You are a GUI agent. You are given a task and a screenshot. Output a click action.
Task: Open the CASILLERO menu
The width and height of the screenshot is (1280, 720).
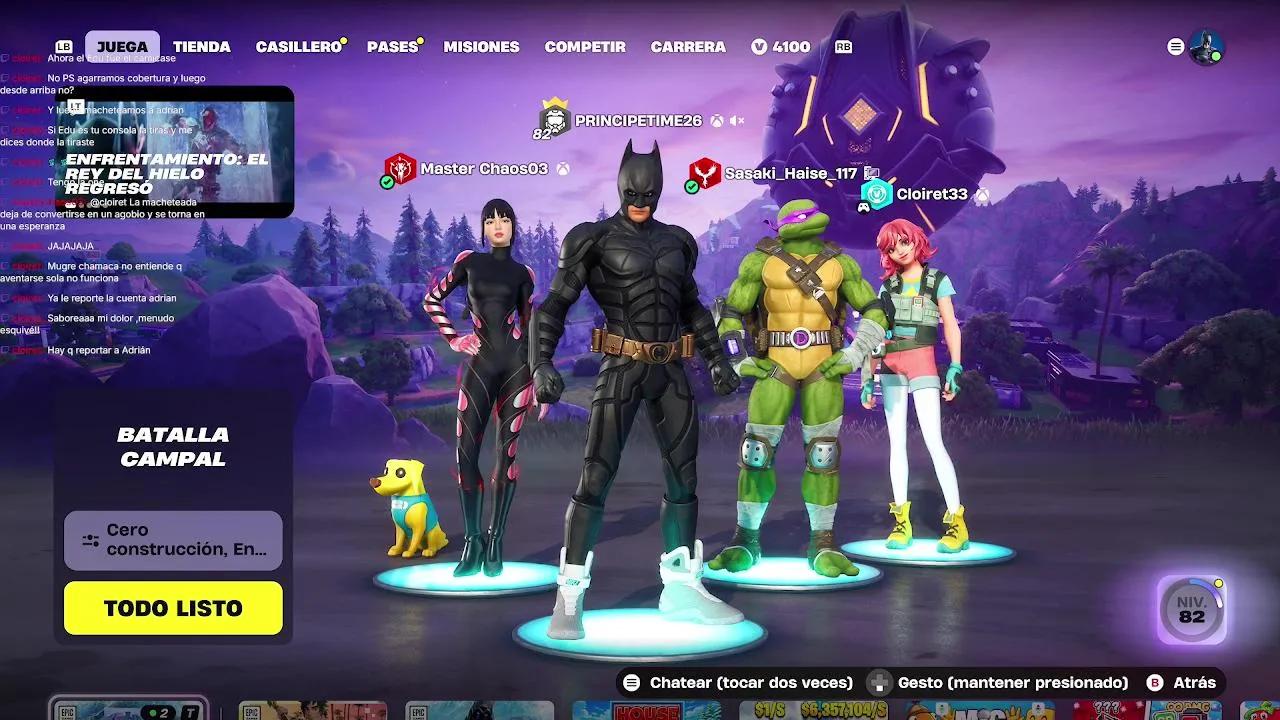click(297, 46)
